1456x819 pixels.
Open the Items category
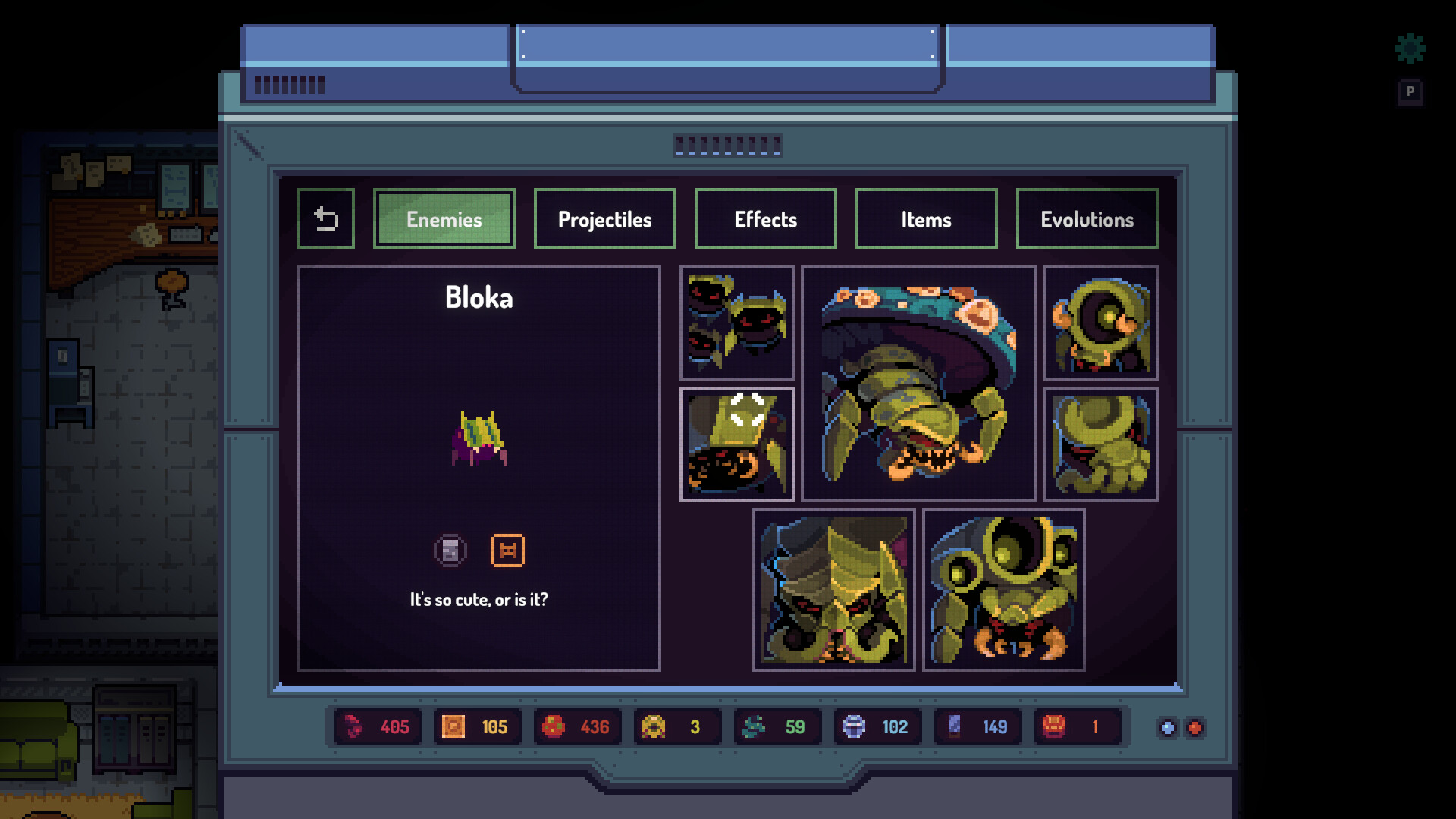926,219
